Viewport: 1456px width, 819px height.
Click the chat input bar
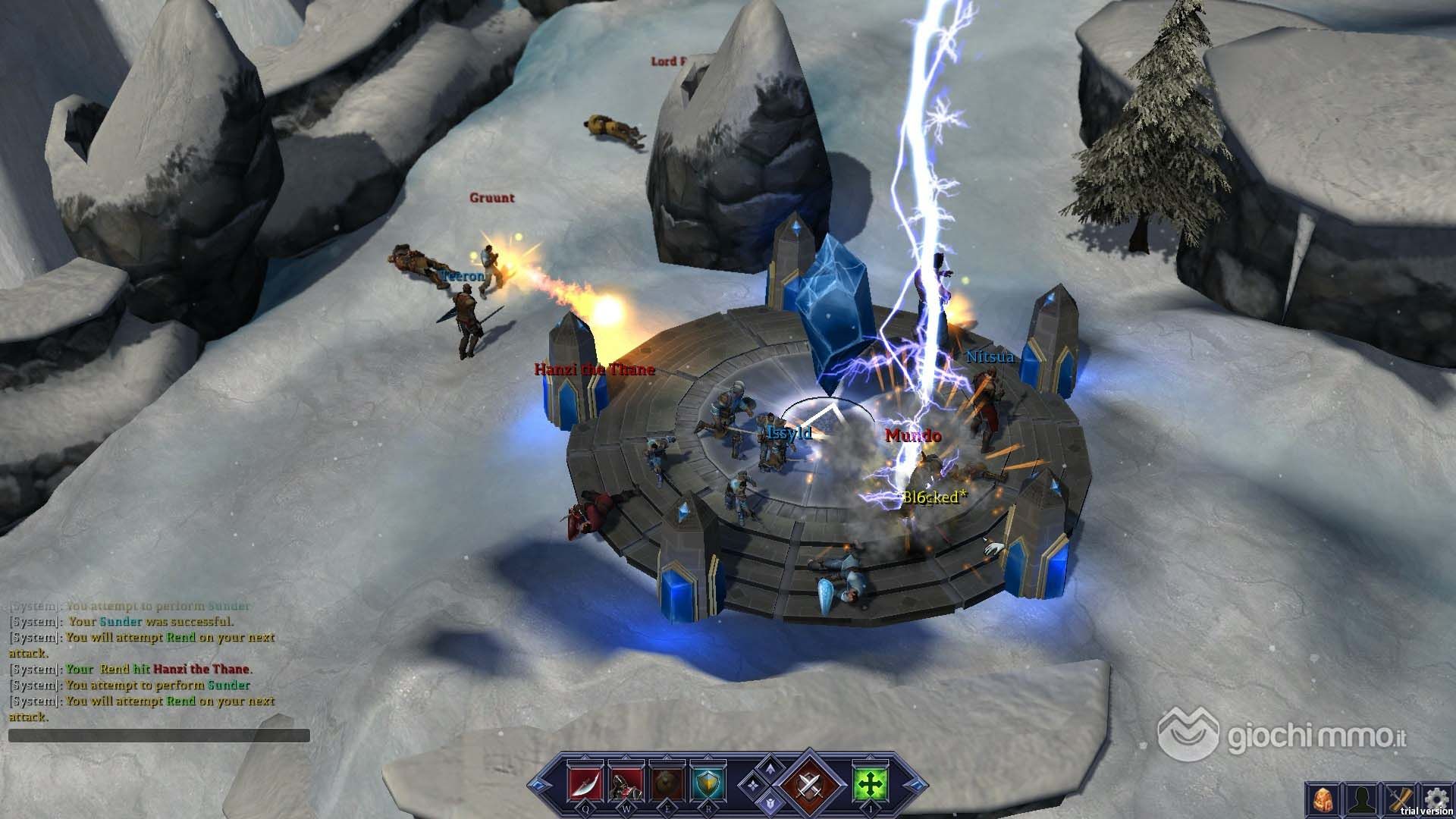159,736
